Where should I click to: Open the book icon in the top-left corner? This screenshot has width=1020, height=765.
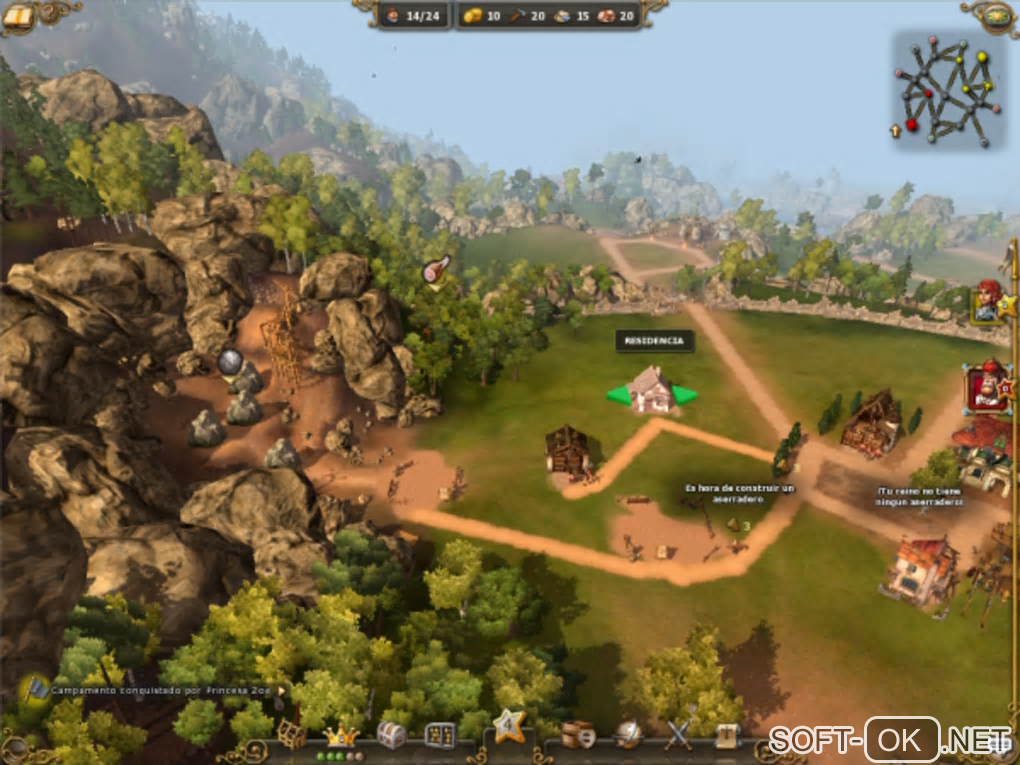pyautogui.click(x=19, y=16)
